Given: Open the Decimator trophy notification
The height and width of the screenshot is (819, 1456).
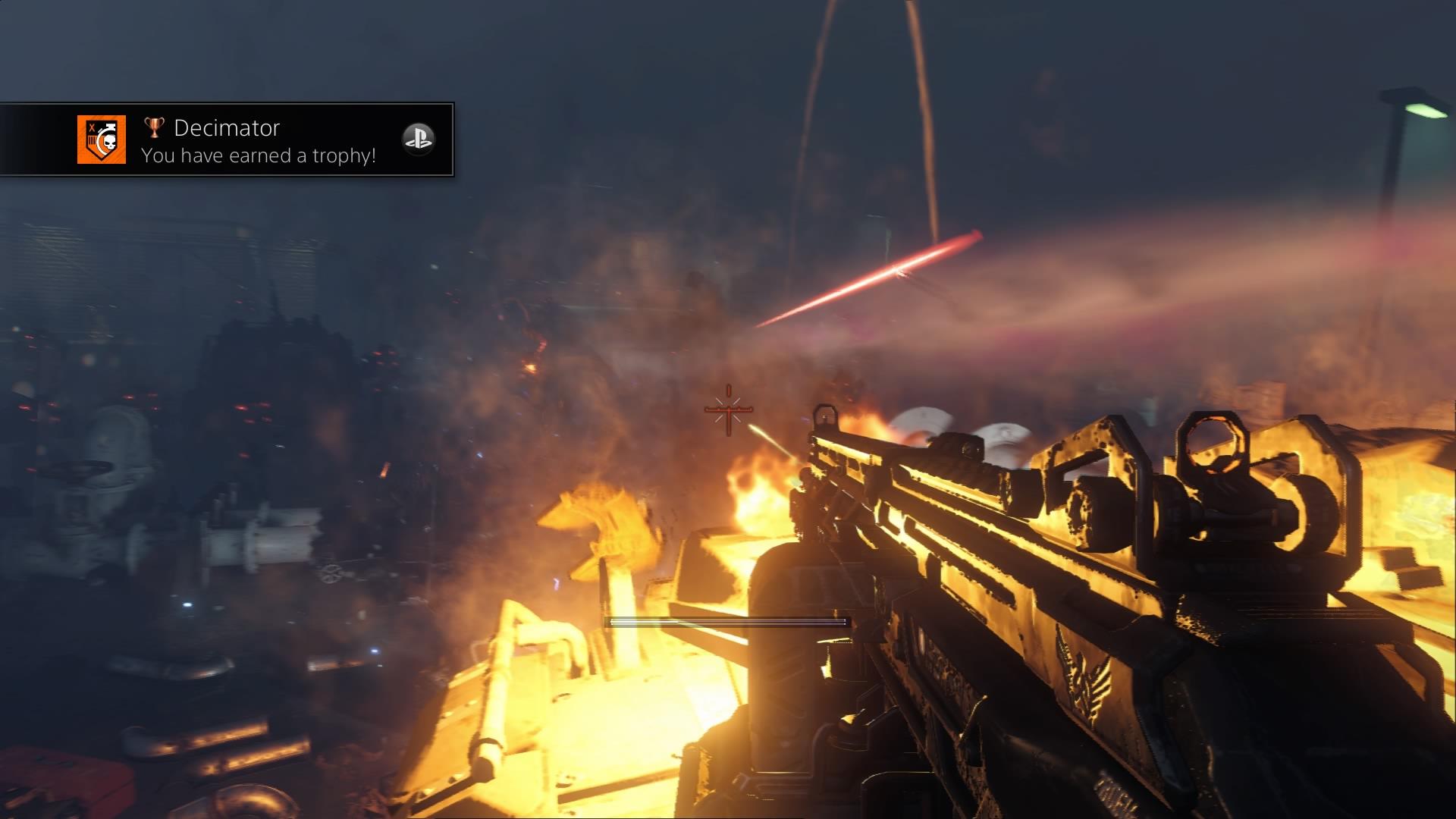Looking at the screenshot, I should point(258,141).
